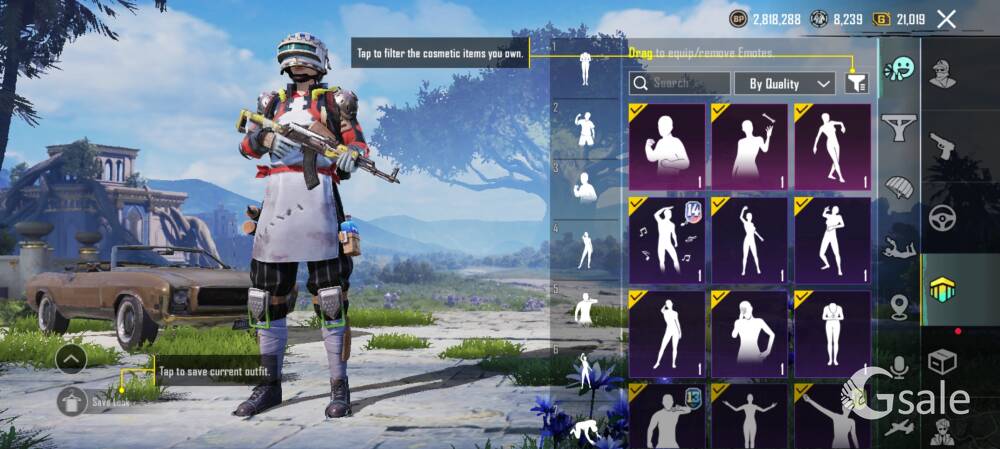Open the box crate category tab

pyautogui.click(x=943, y=360)
